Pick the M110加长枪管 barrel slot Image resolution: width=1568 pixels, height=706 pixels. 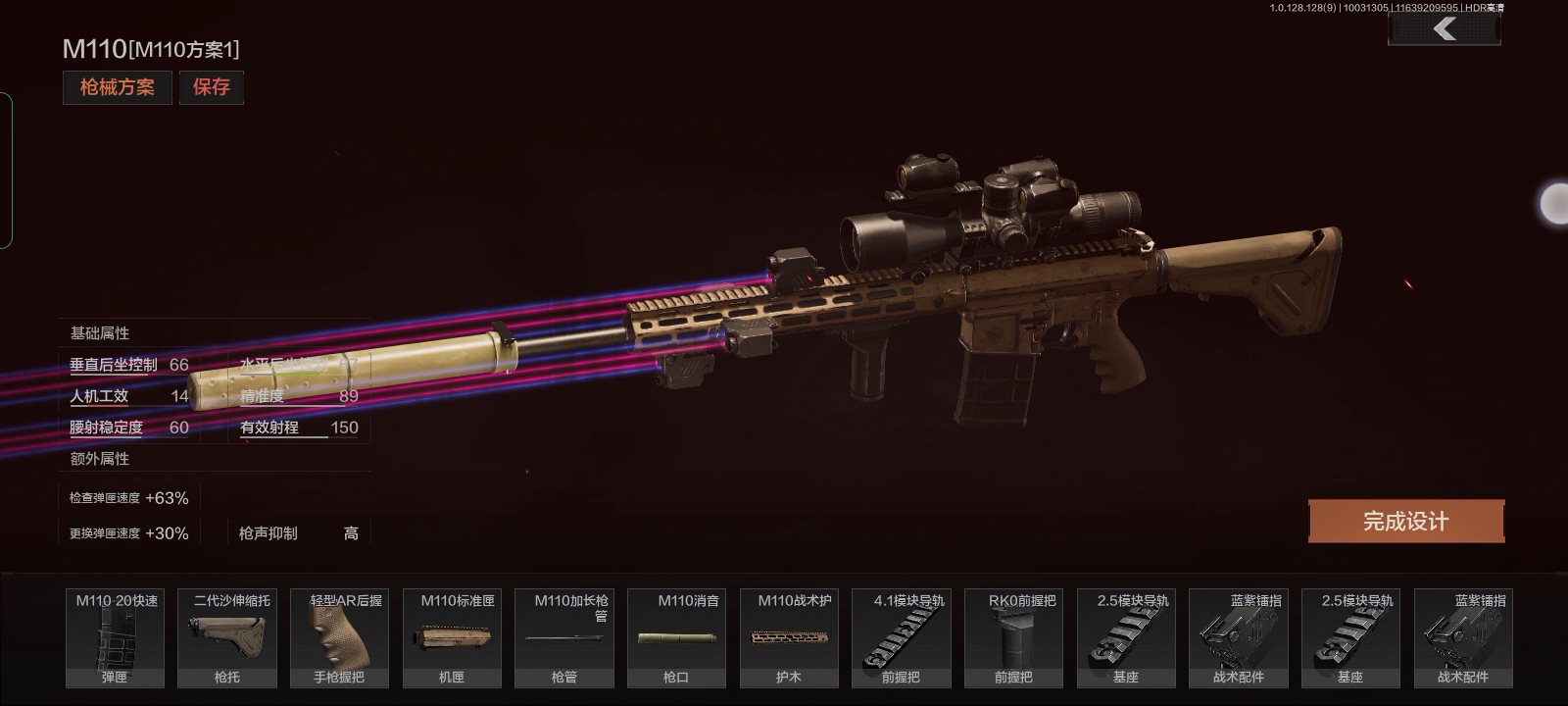pyautogui.click(x=563, y=637)
